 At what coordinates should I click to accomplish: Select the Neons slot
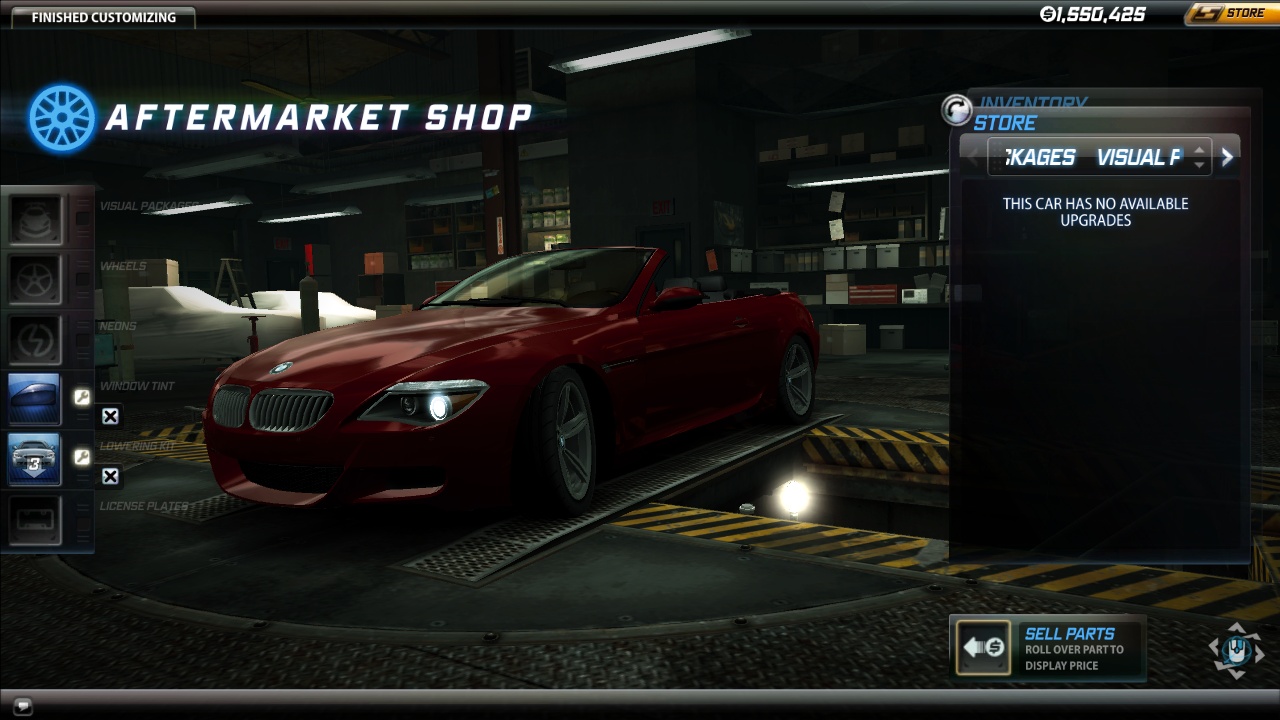coord(35,339)
